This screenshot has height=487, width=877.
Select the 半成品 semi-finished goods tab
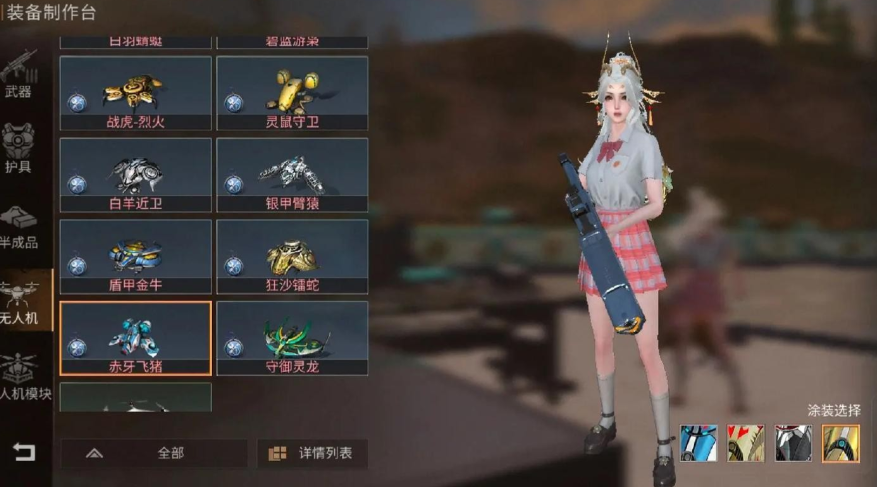coord(19,228)
